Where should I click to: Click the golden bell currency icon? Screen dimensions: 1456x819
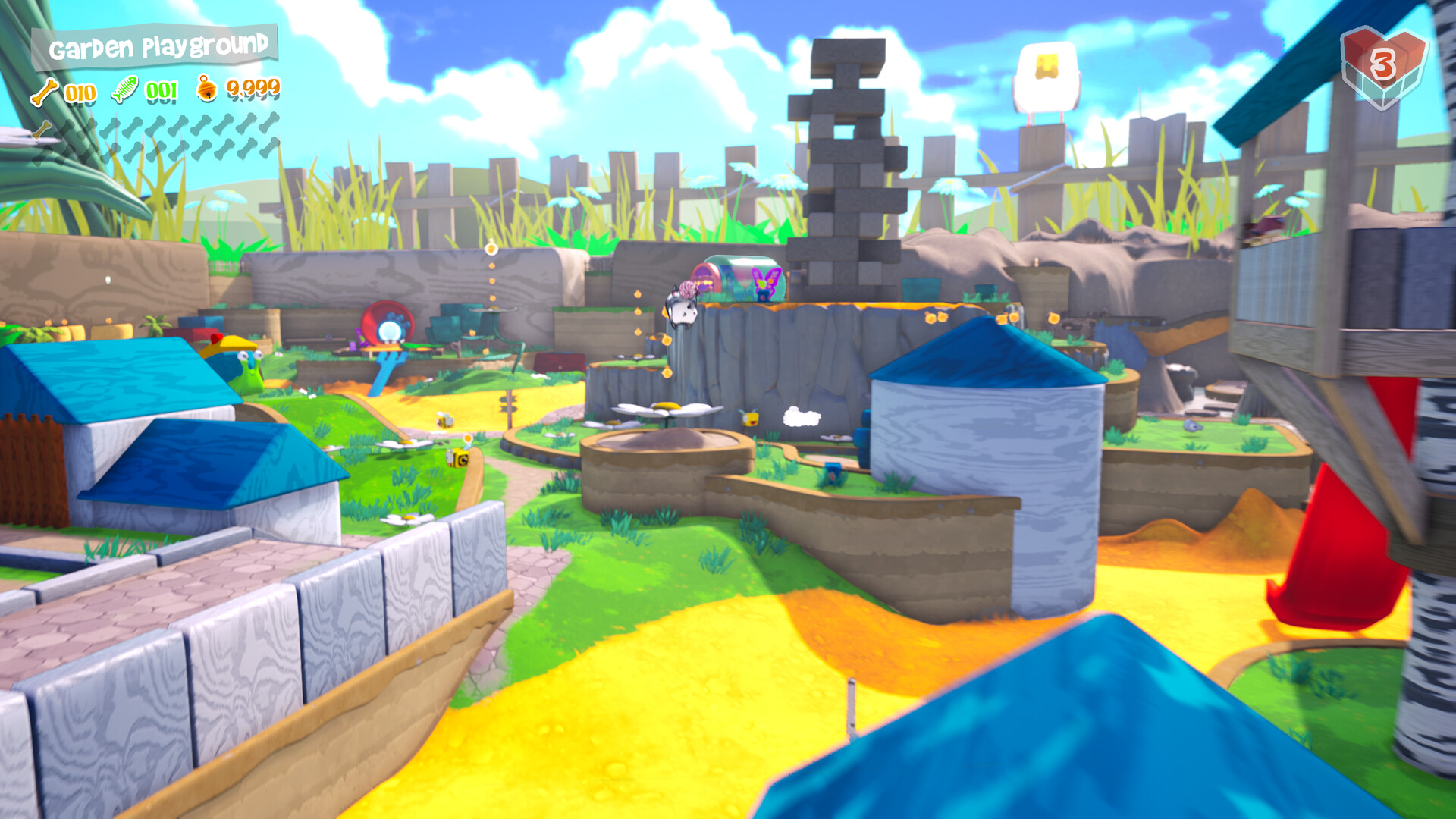[x=206, y=89]
